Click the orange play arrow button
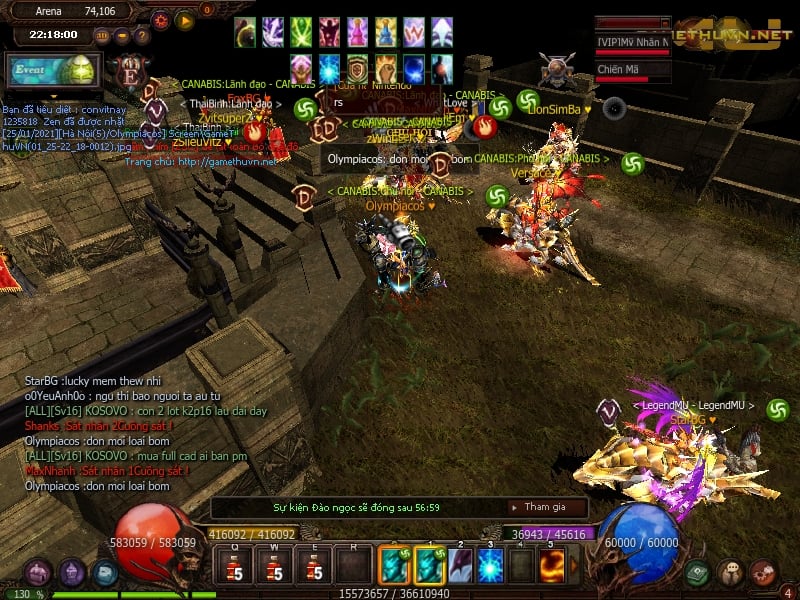 point(184,20)
